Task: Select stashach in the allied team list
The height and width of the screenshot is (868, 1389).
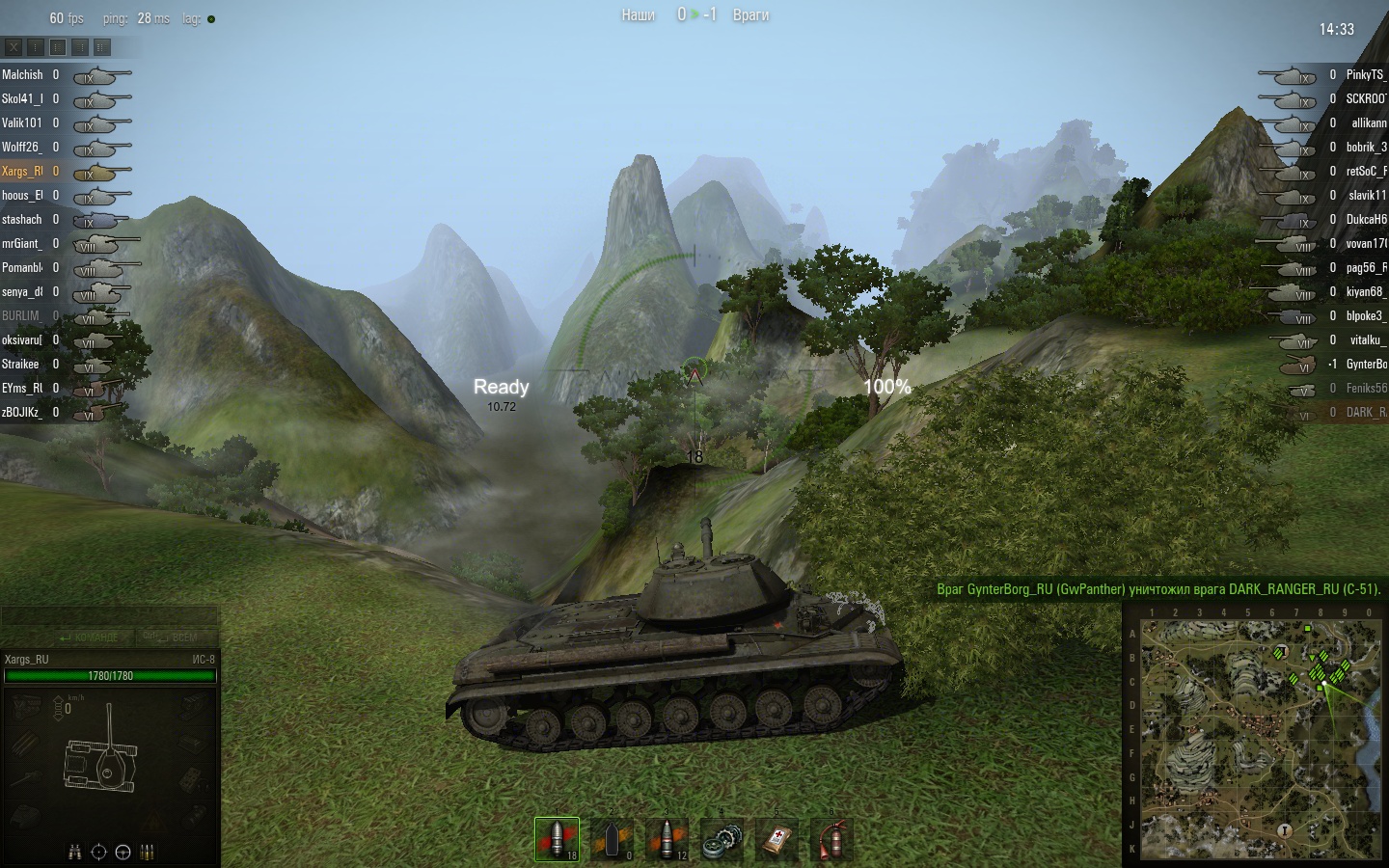Action: pyautogui.click(x=22, y=219)
